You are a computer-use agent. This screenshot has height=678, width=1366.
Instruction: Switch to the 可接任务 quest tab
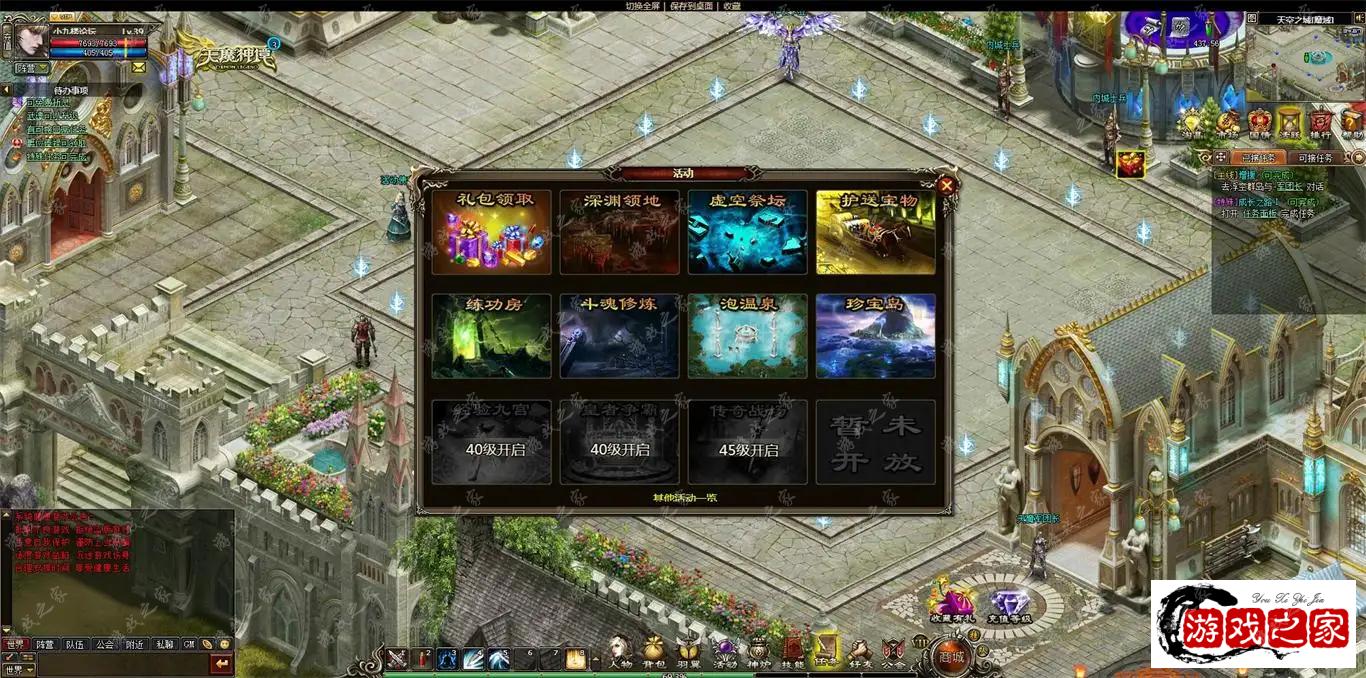coord(1315,158)
